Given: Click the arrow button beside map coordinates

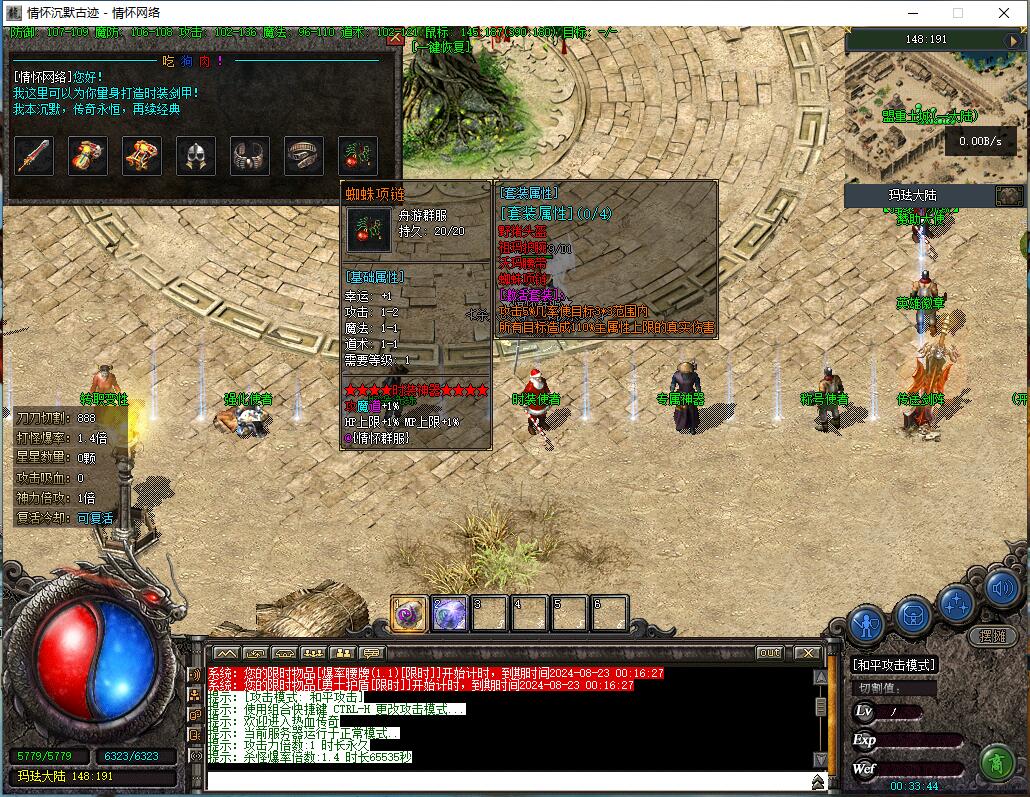Looking at the screenshot, I should [1013, 40].
